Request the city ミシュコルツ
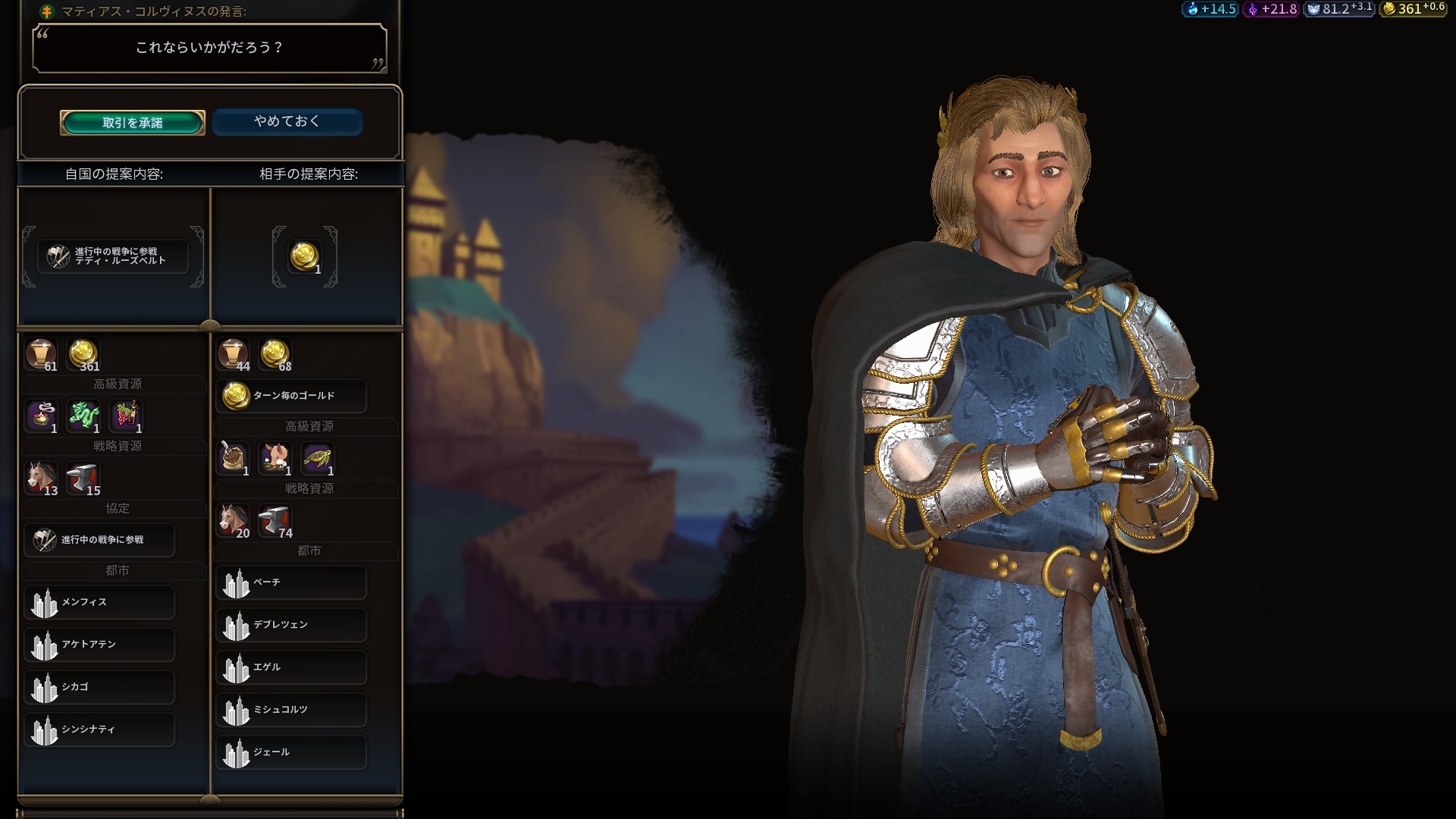This screenshot has height=819, width=1456. point(291,710)
